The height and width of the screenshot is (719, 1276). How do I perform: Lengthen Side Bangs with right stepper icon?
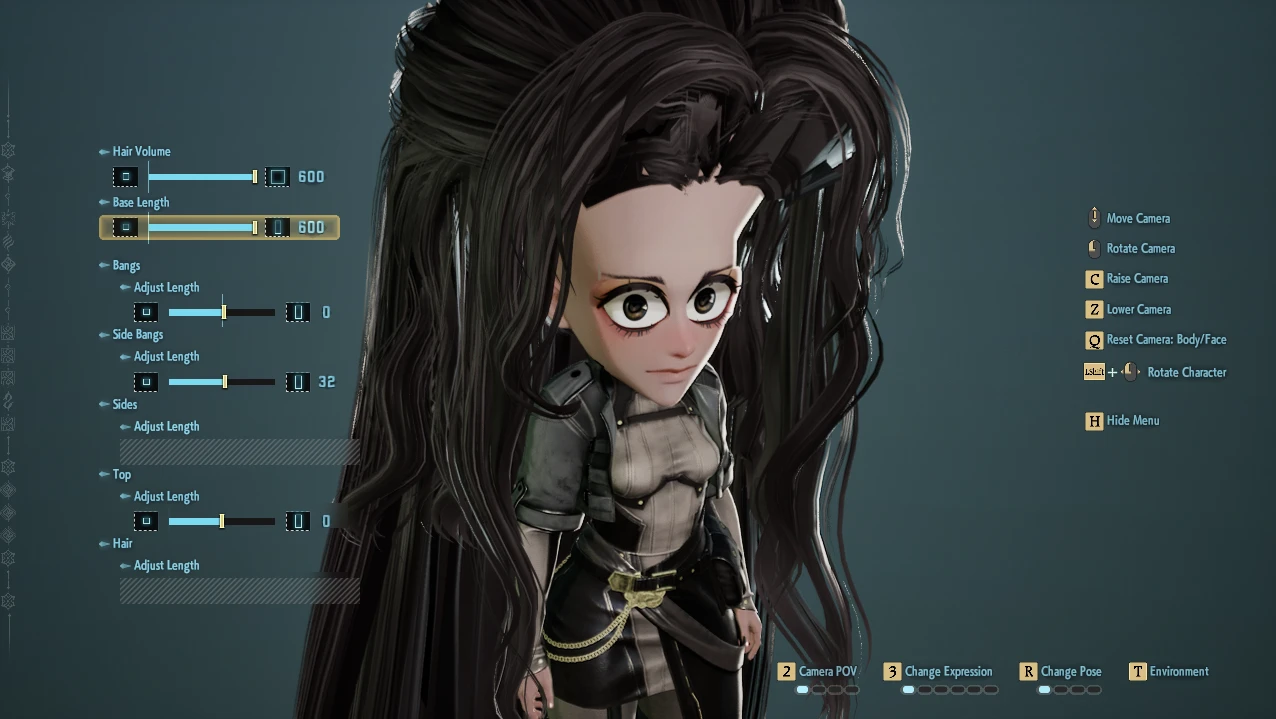(x=297, y=382)
